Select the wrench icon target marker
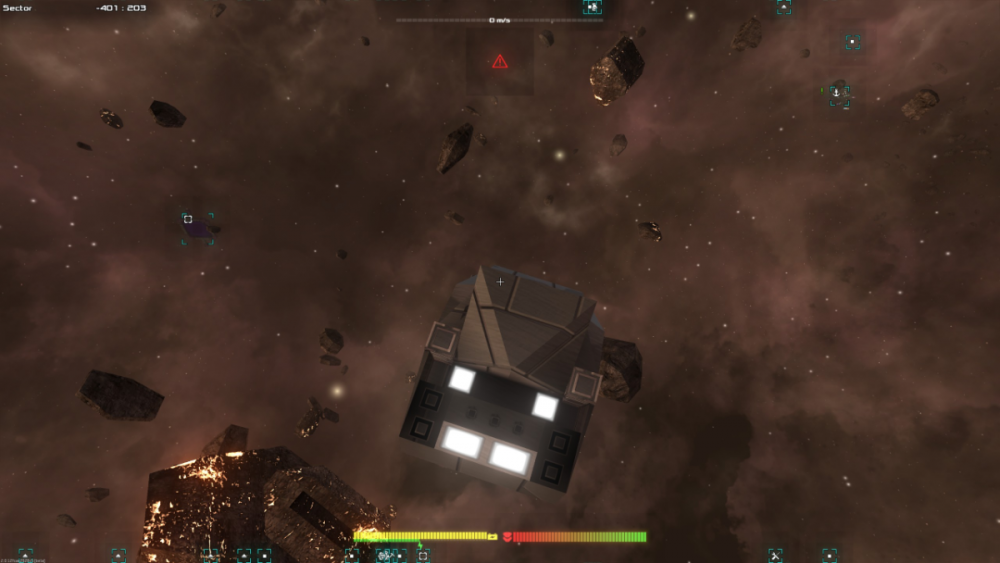The height and width of the screenshot is (563, 1000). [x=775, y=554]
